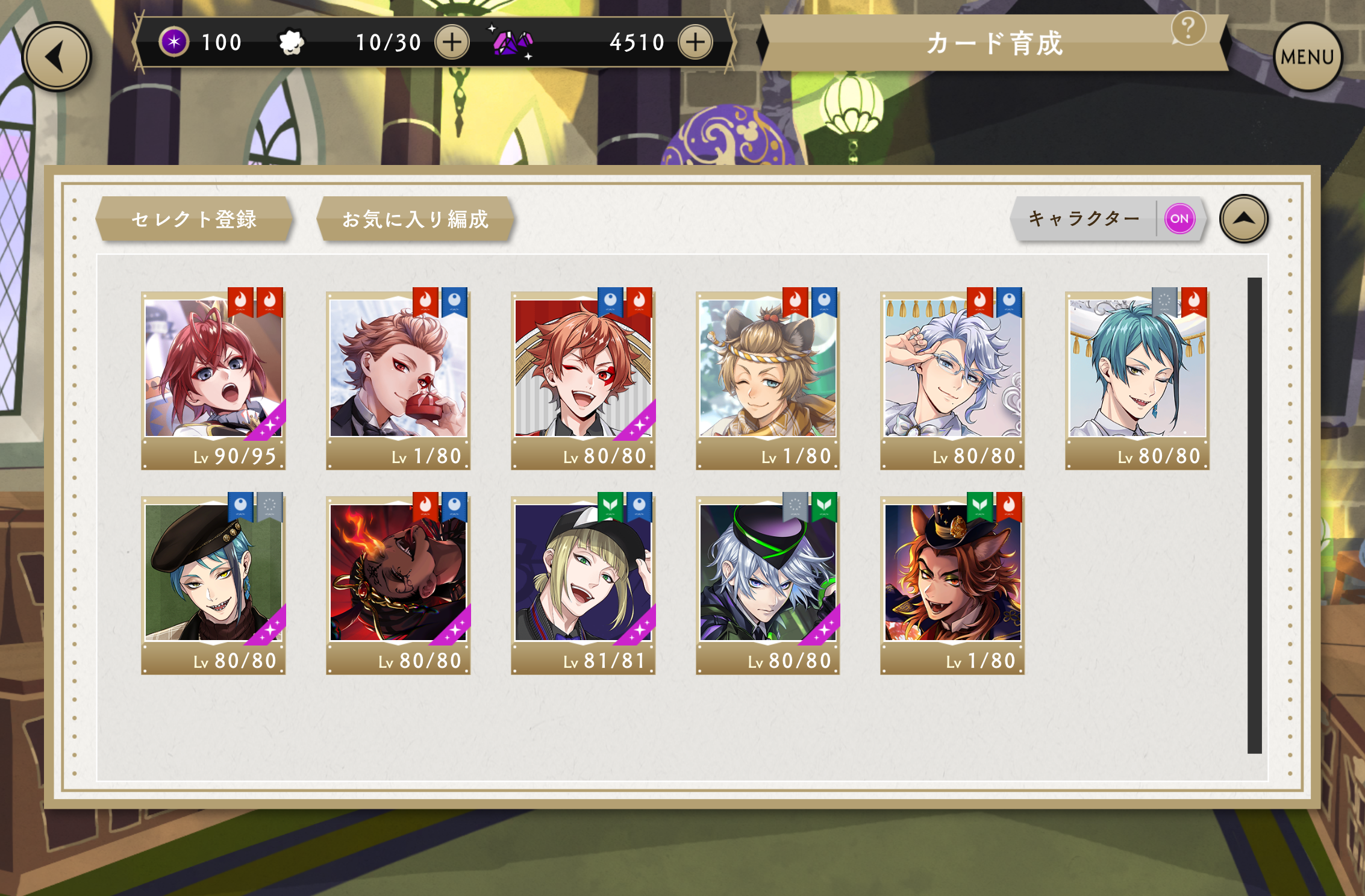
Task: Add stamina with the 10/30 plus button
Action: click(452, 42)
